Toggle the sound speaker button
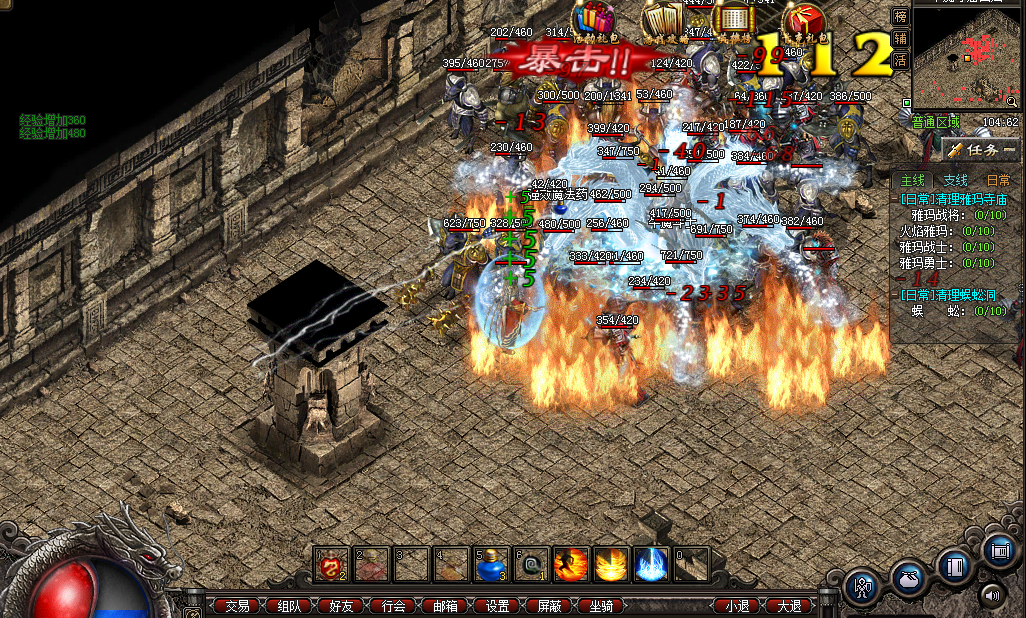 pyautogui.click(x=992, y=596)
